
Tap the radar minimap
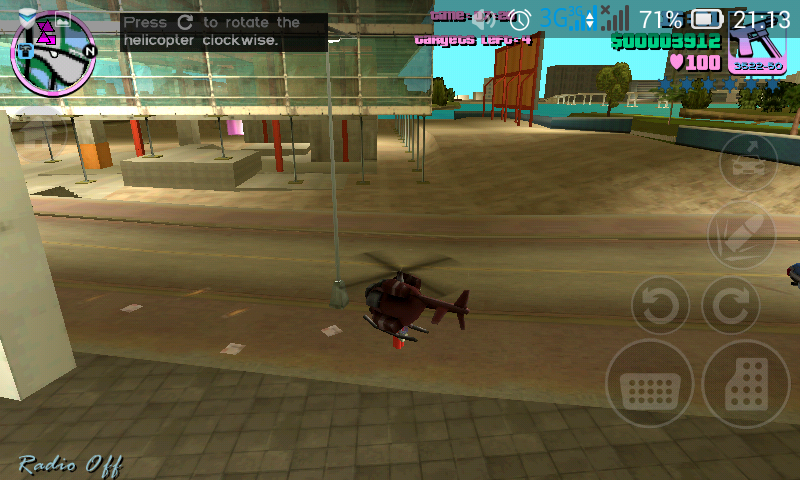point(53,51)
